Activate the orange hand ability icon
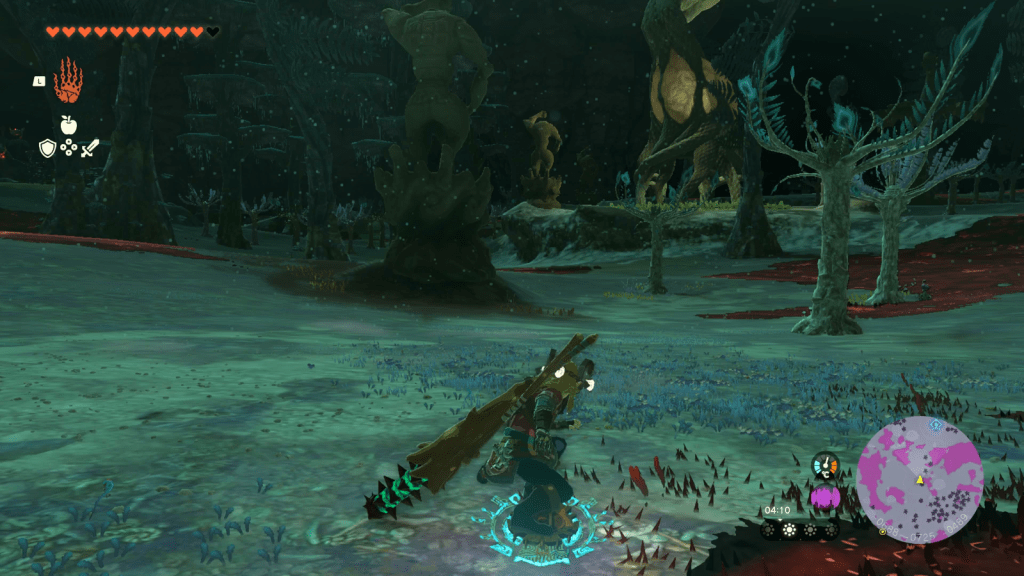The width and height of the screenshot is (1024, 576). click(68, 81)
